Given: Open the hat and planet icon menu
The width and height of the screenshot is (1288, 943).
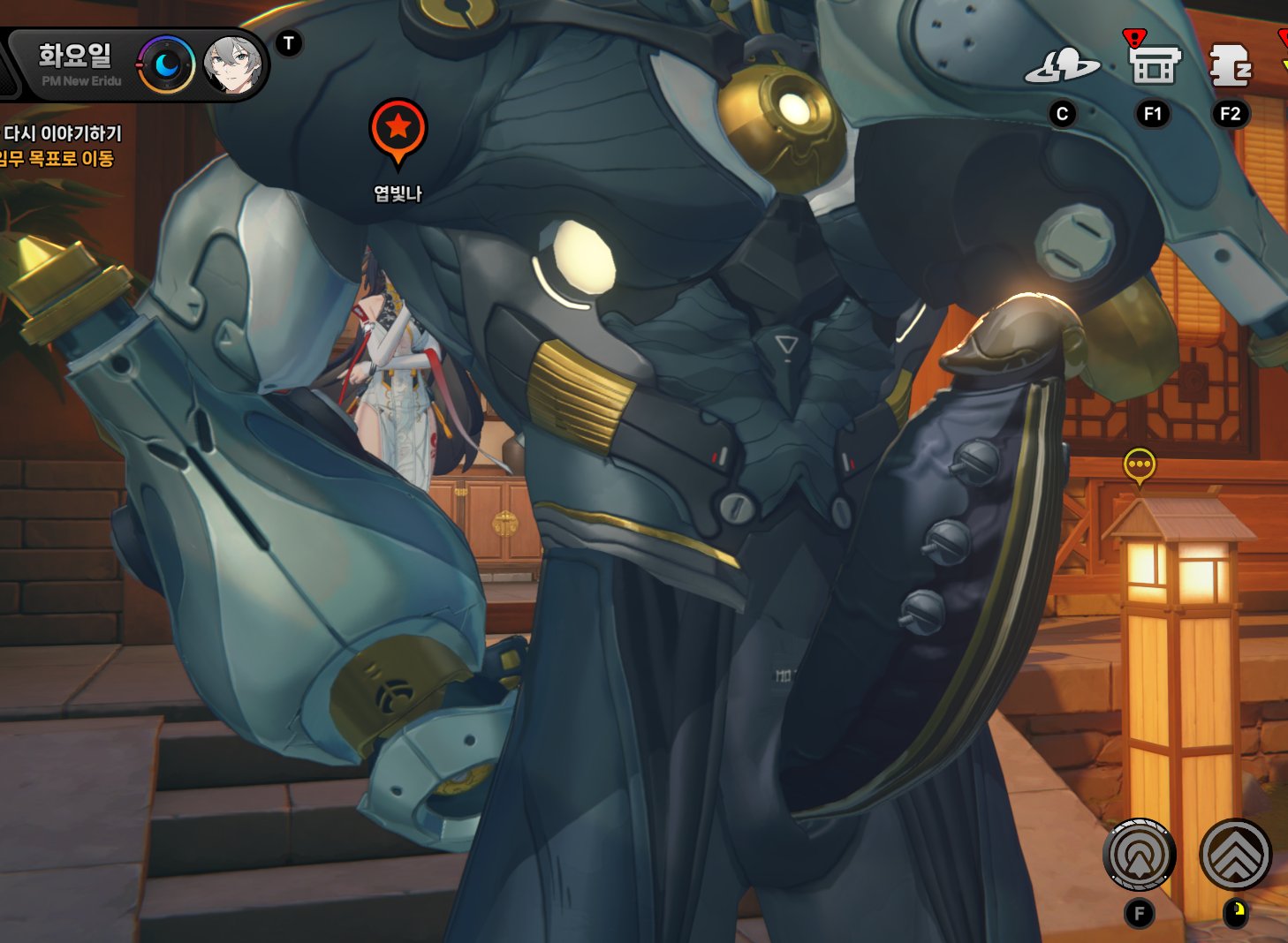Looking at the screenshot, I should [1062, 66].
